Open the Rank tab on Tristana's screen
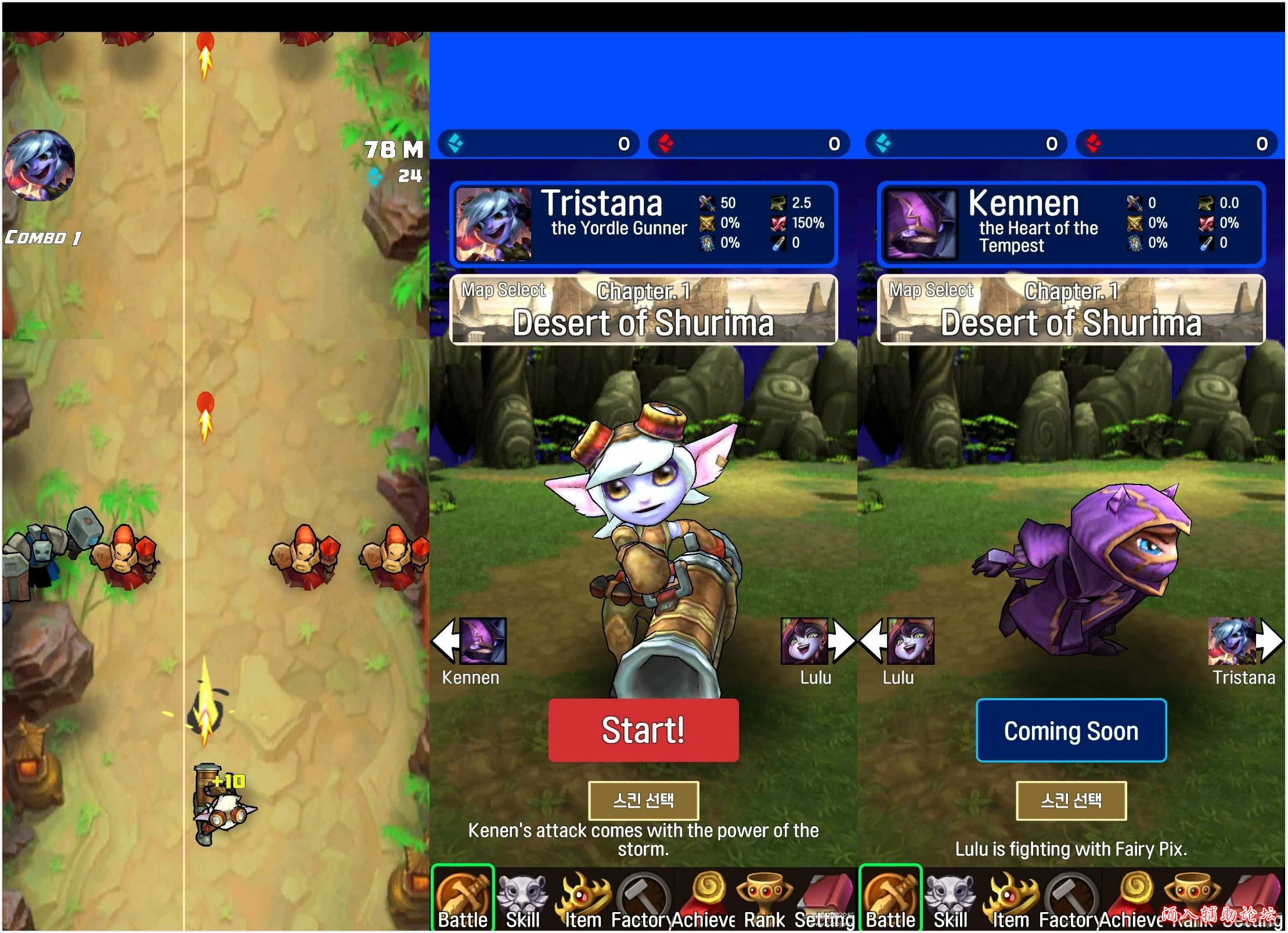The image size is (1288, 933). (764, 899)
